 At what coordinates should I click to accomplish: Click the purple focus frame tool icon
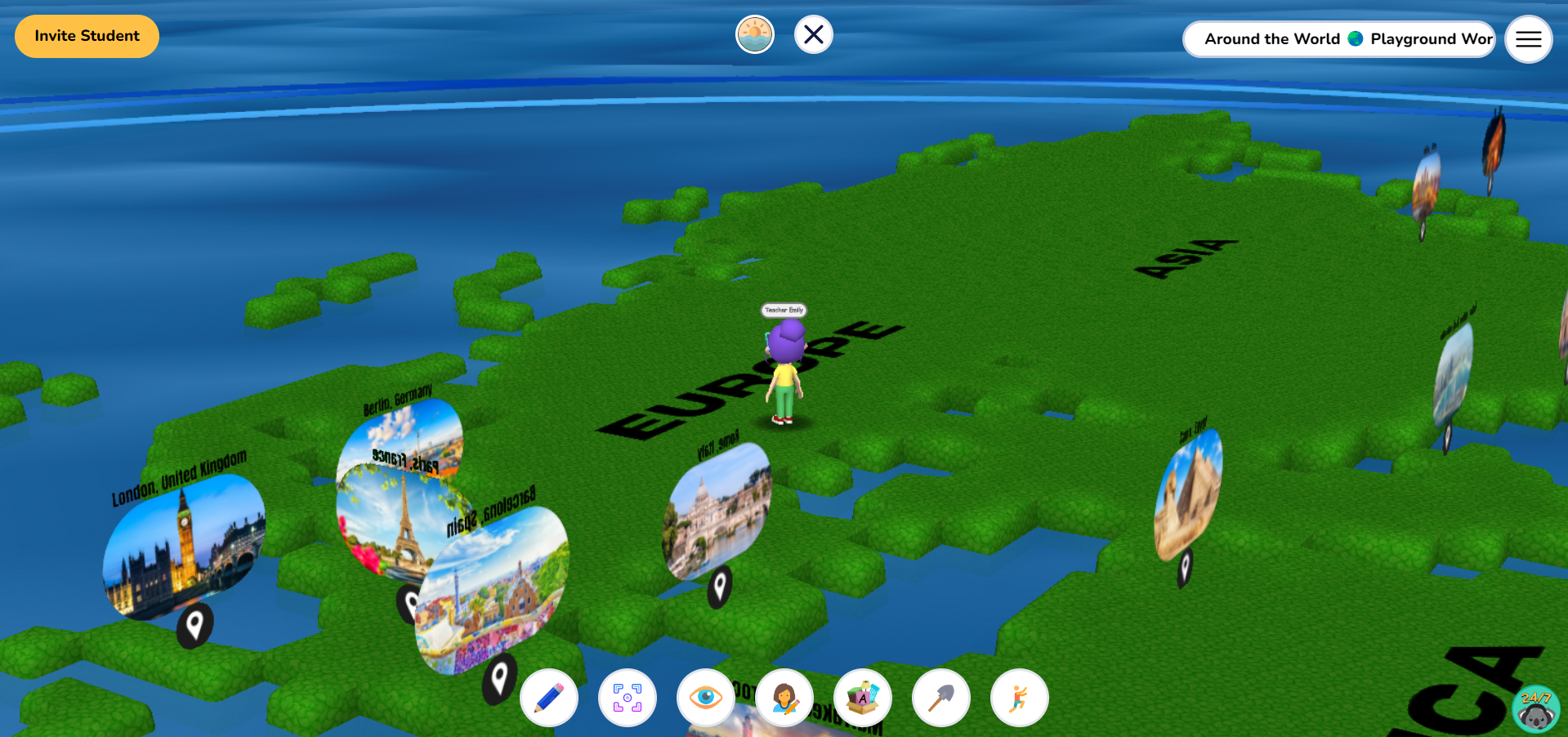point(628,698)
